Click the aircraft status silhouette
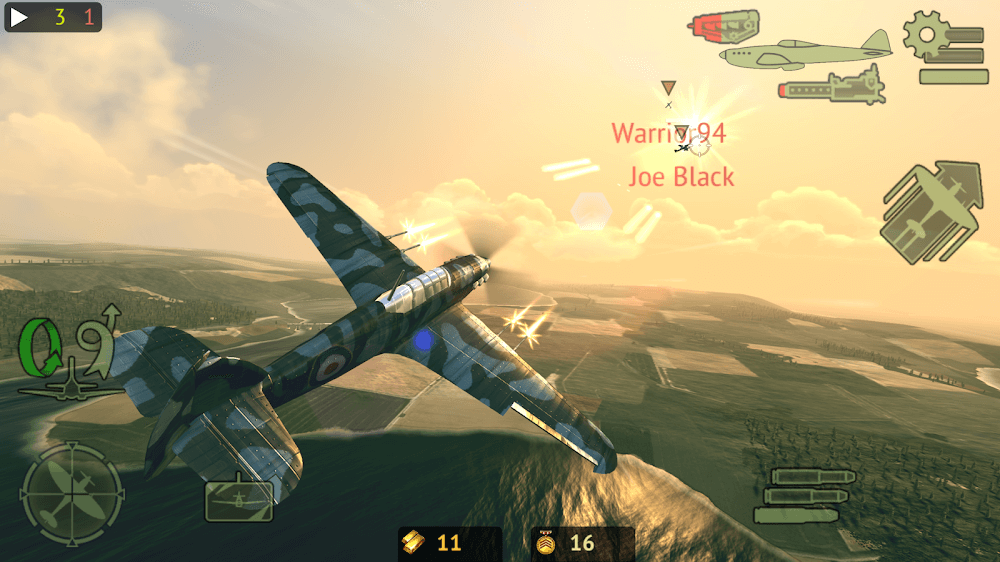The width and height of the screenshot is (1000, 562). (806, 52)
